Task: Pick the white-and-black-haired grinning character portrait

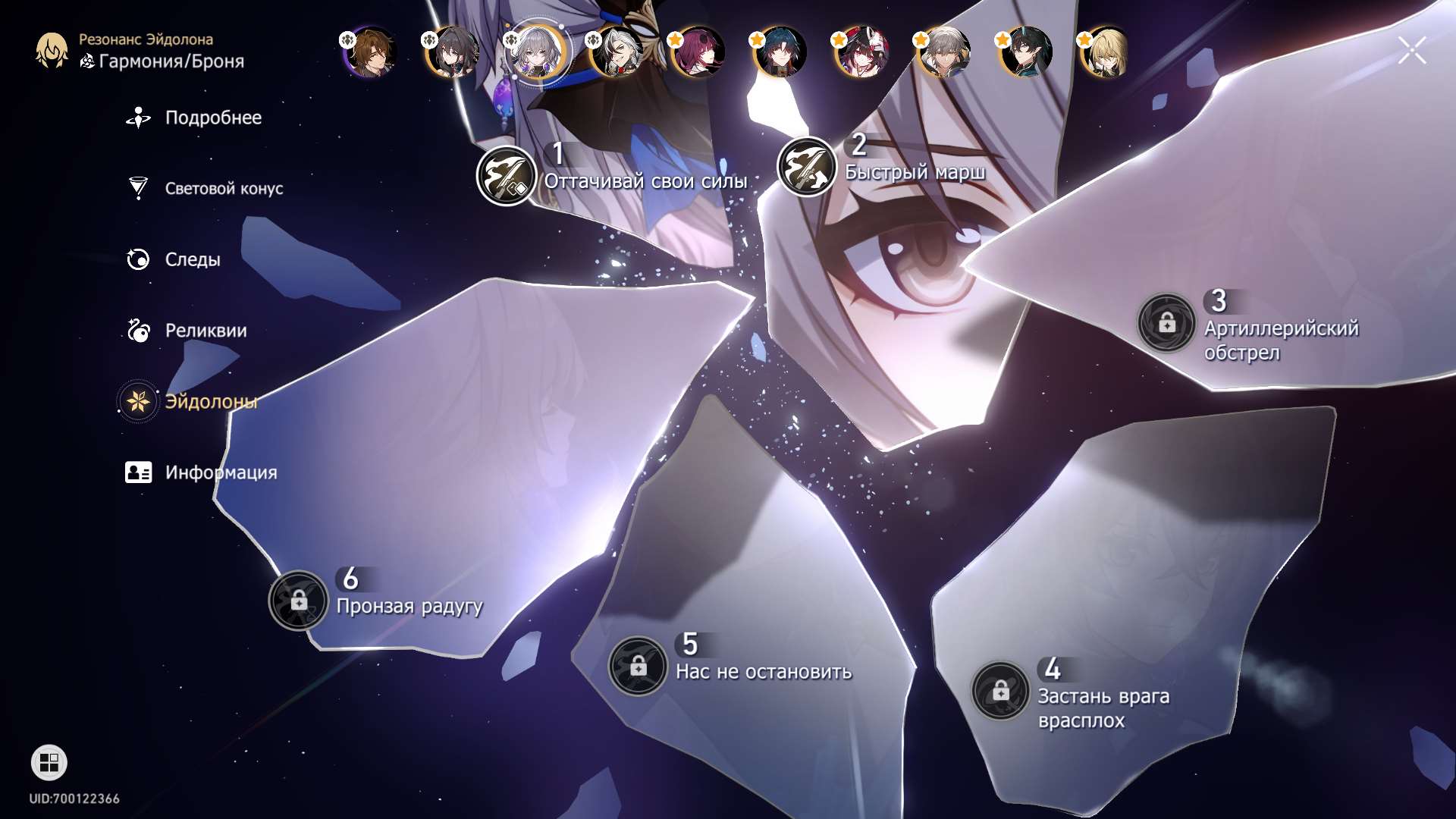Action: [617, 52]
